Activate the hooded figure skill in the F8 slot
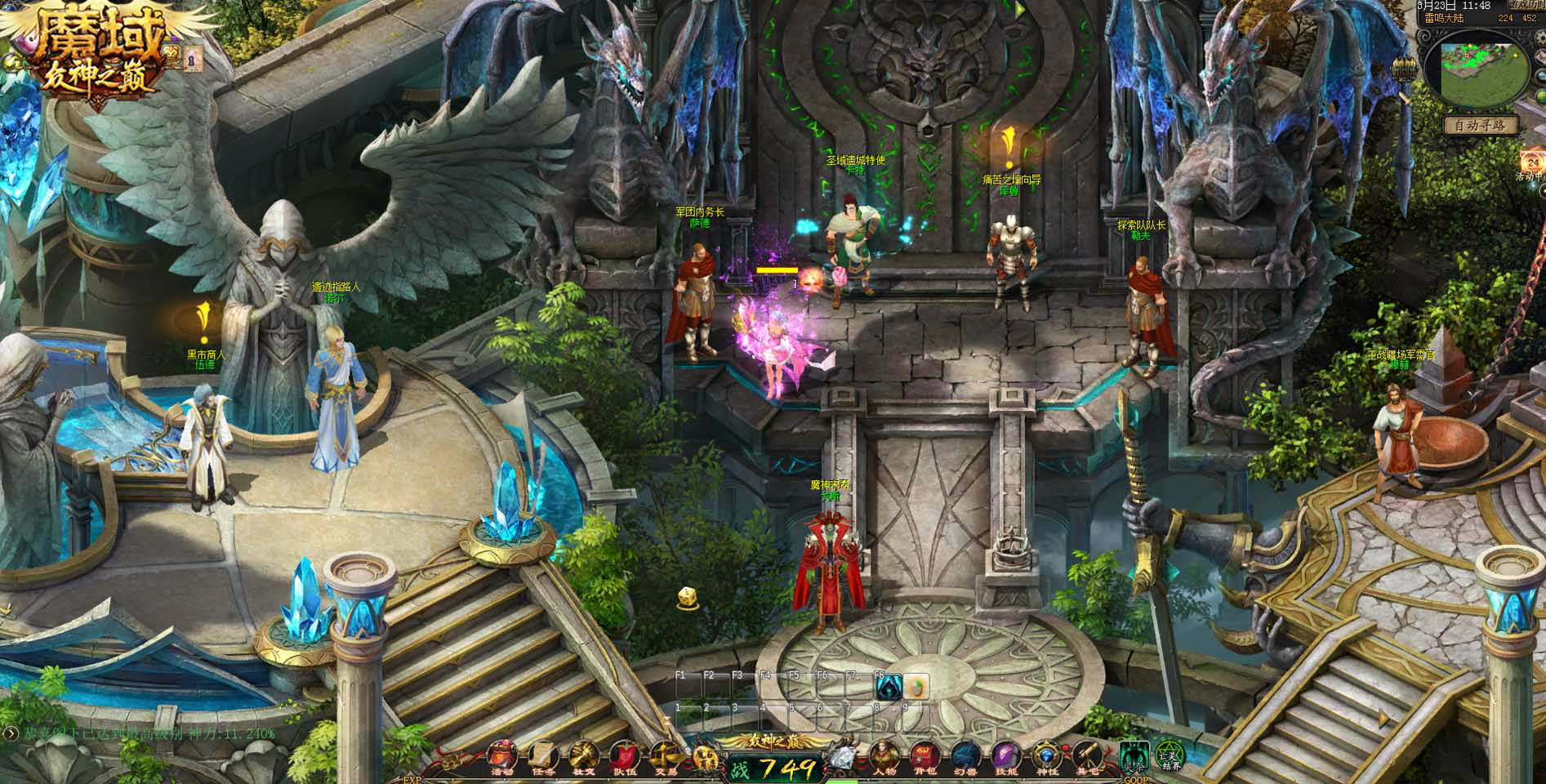The height and width of the screenshot is (784, 1546). pos(888,688)
